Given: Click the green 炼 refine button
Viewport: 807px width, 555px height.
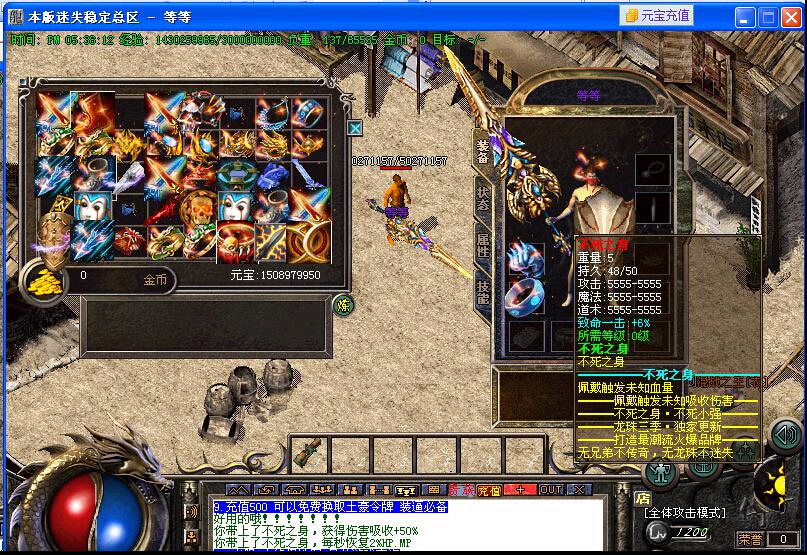Looking at the screenshot, I should click(343, 304).
